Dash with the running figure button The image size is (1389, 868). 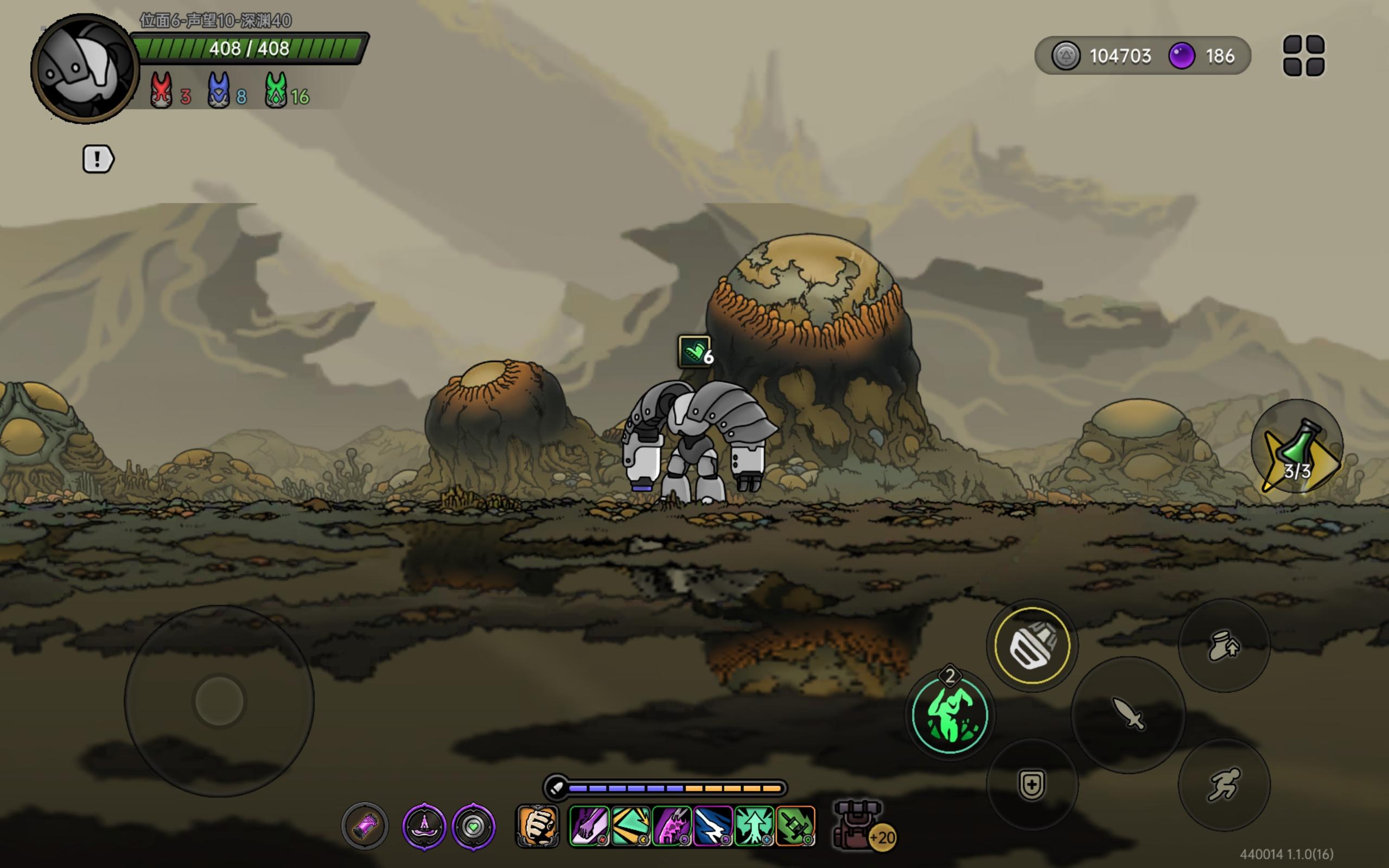[1224, 784]
